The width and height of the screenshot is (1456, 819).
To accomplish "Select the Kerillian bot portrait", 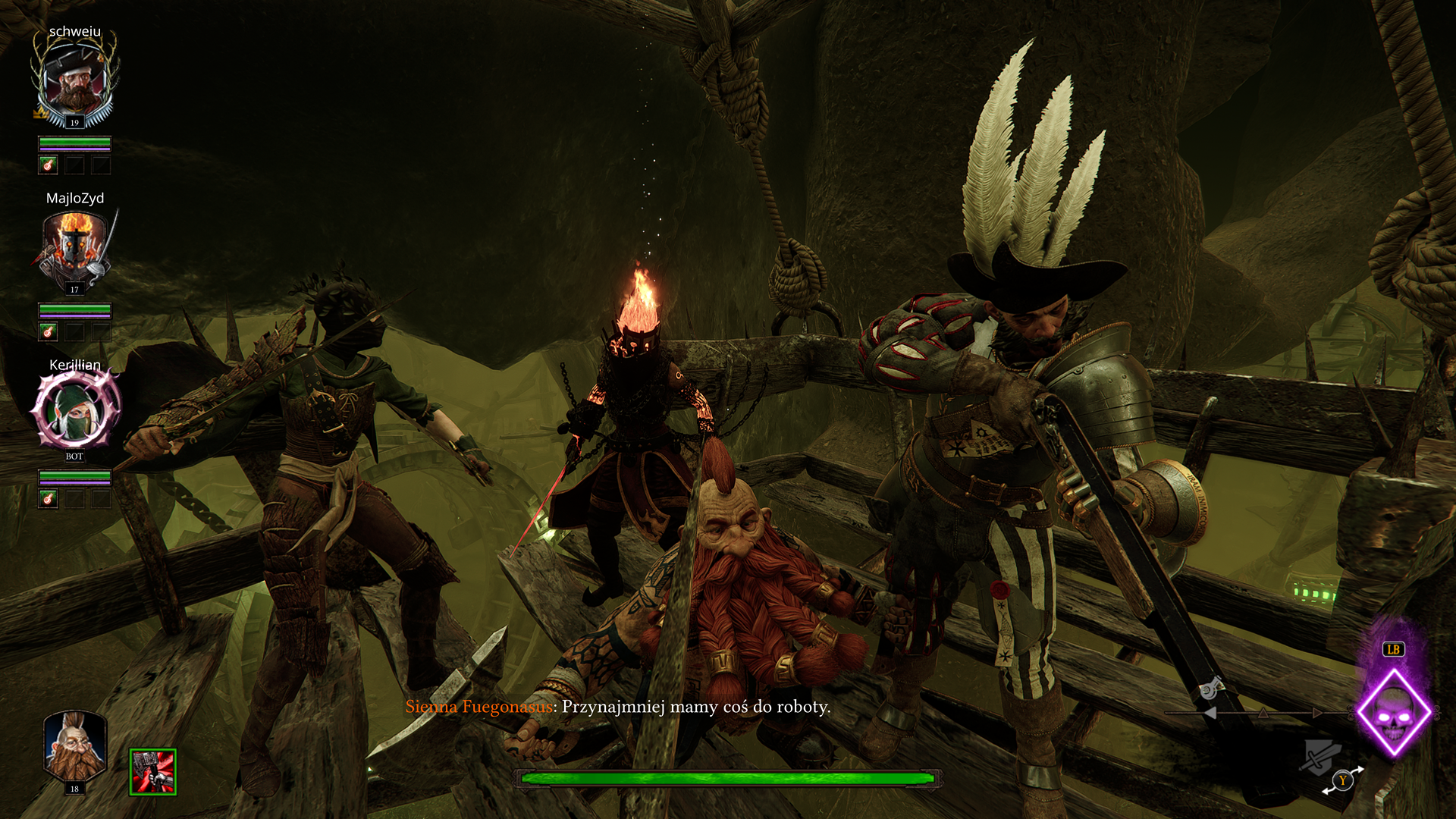I will [75, 410].
